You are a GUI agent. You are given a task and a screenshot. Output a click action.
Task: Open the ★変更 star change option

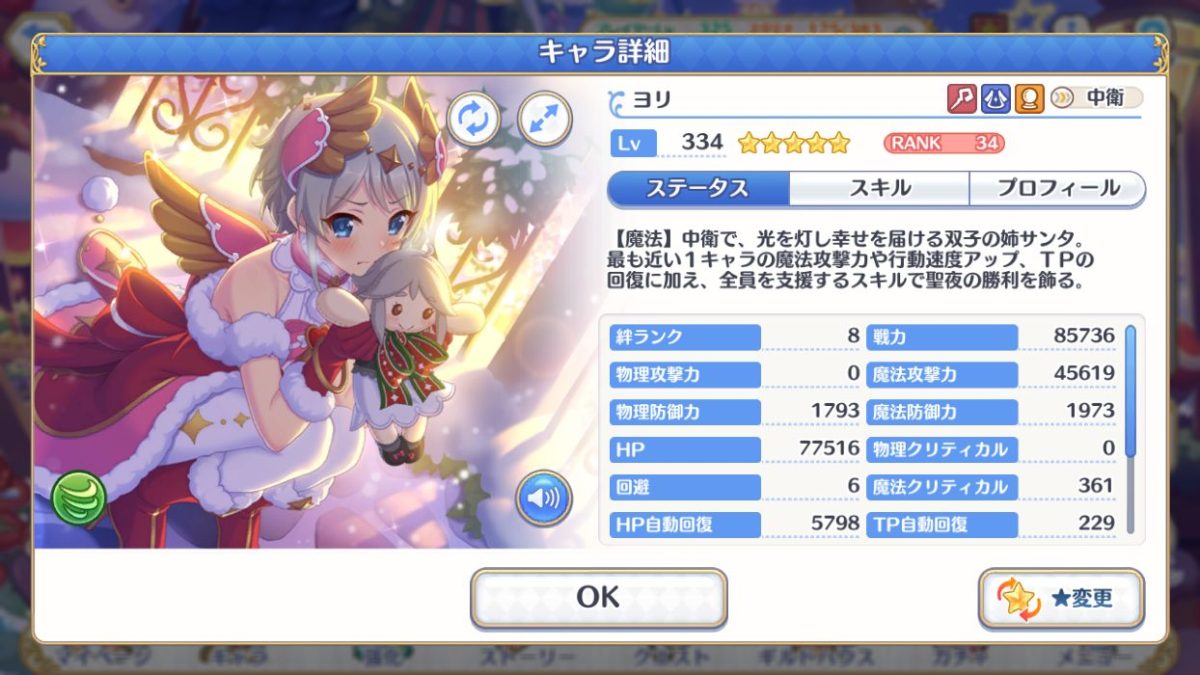click(1061, 598)
